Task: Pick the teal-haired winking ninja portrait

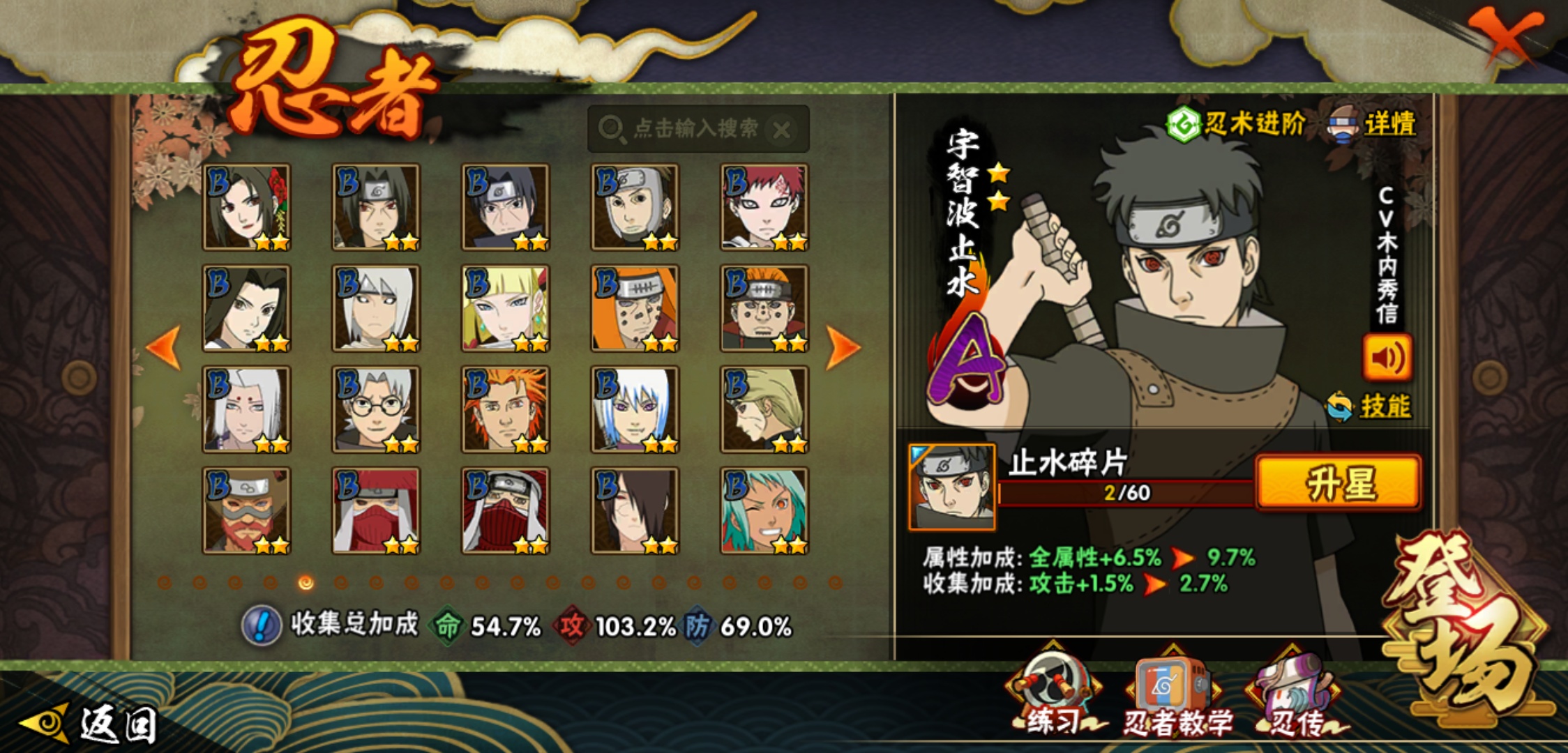Action: 764,510
